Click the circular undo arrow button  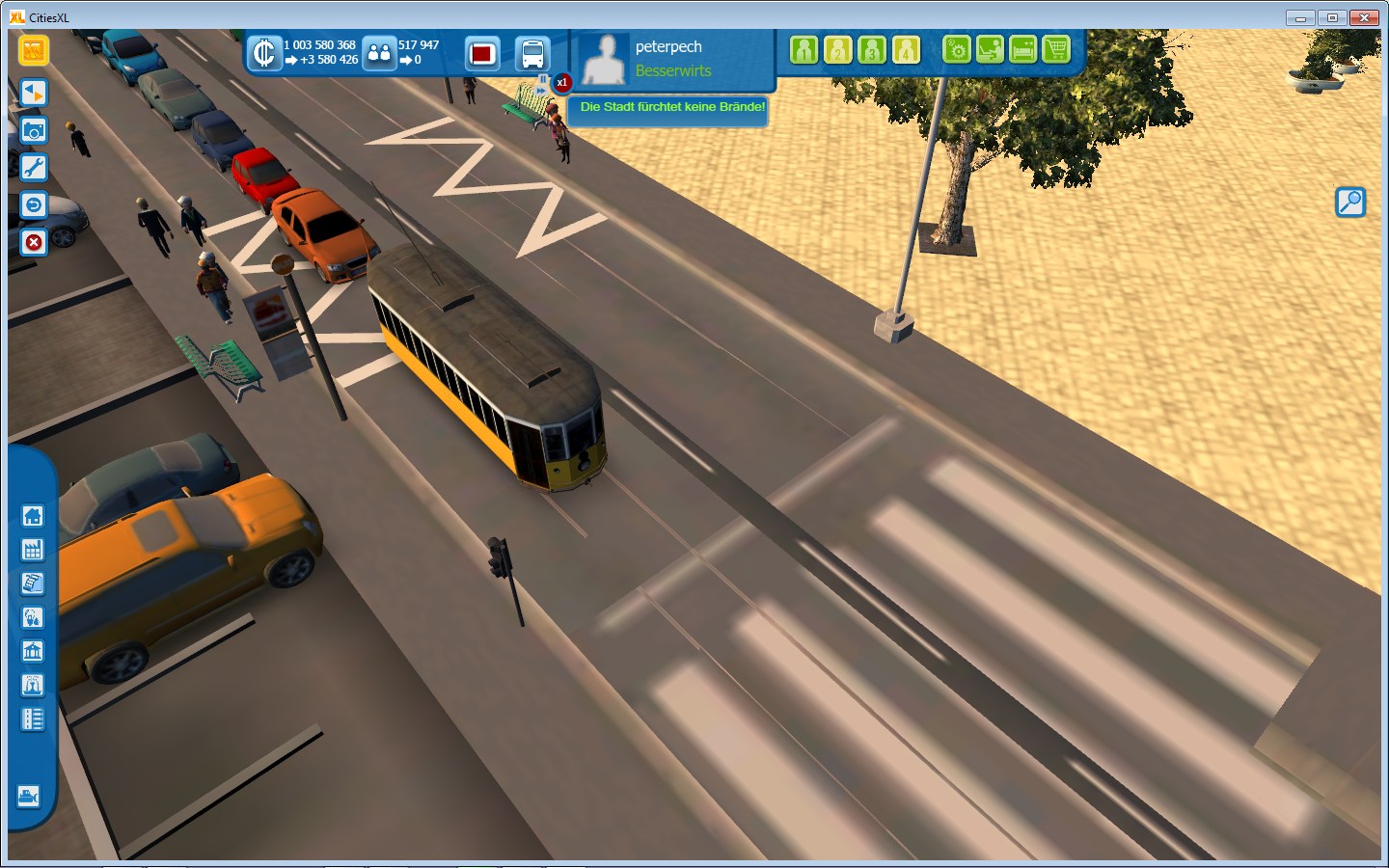tap(34, 204)
